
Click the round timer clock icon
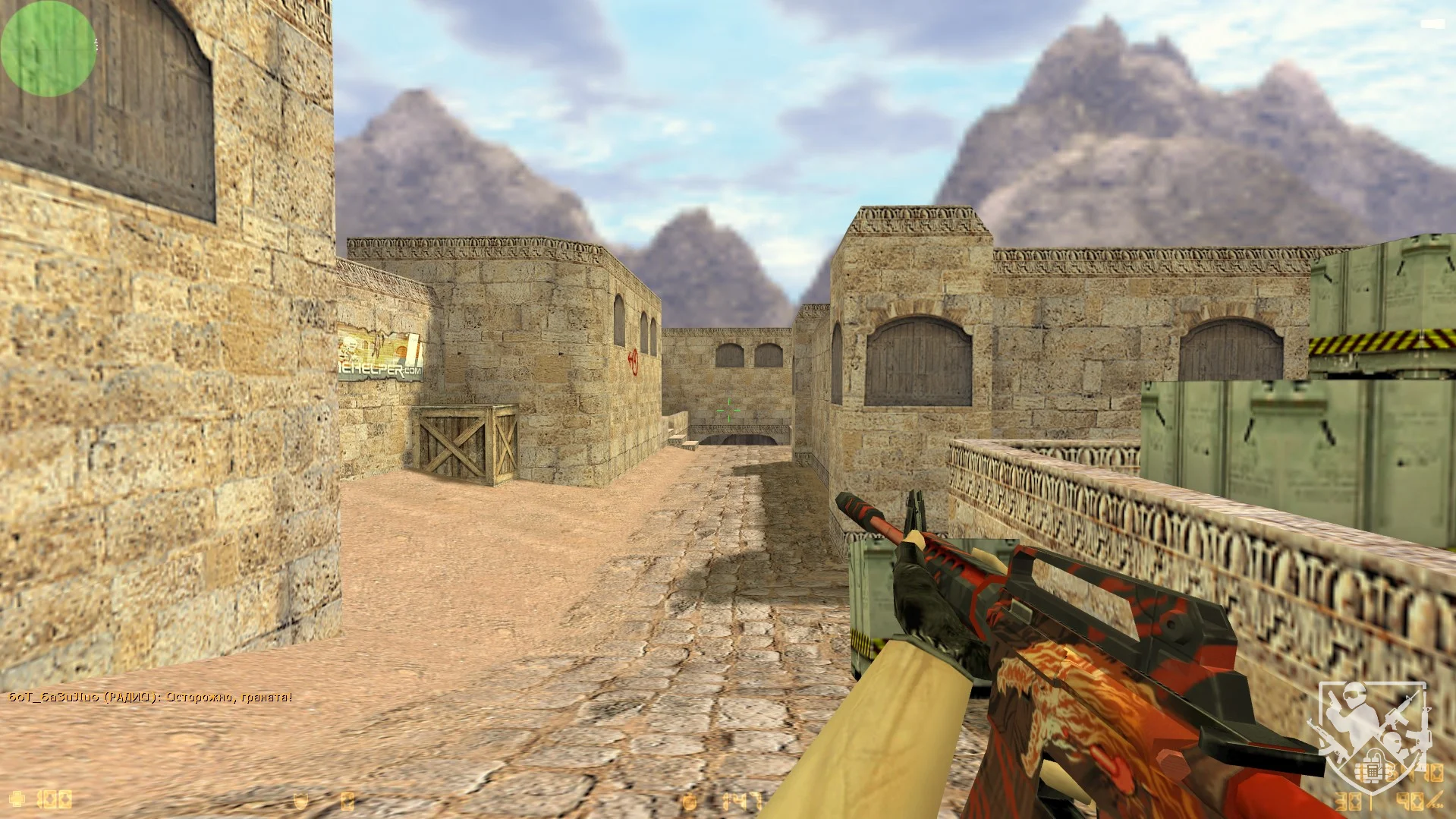tap(690, 801)
